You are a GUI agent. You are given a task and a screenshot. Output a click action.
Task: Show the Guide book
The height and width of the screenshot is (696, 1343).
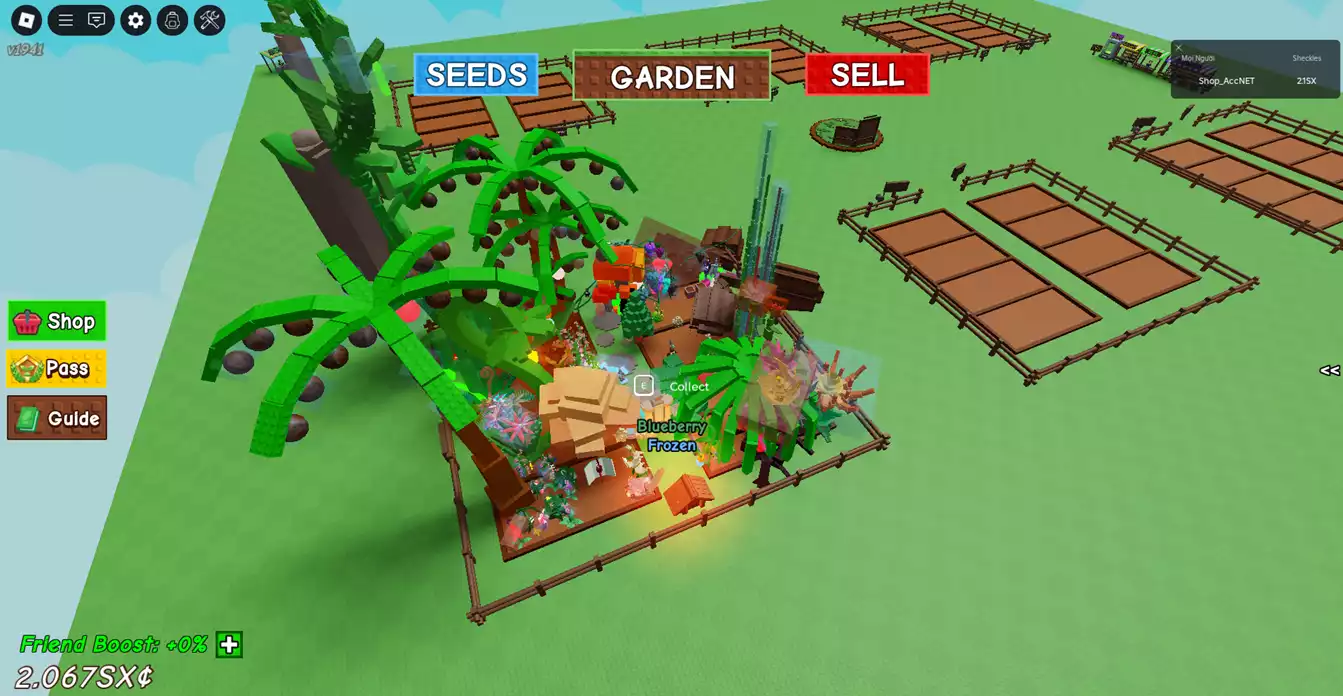pyautogui.click(x=57, y=418)
